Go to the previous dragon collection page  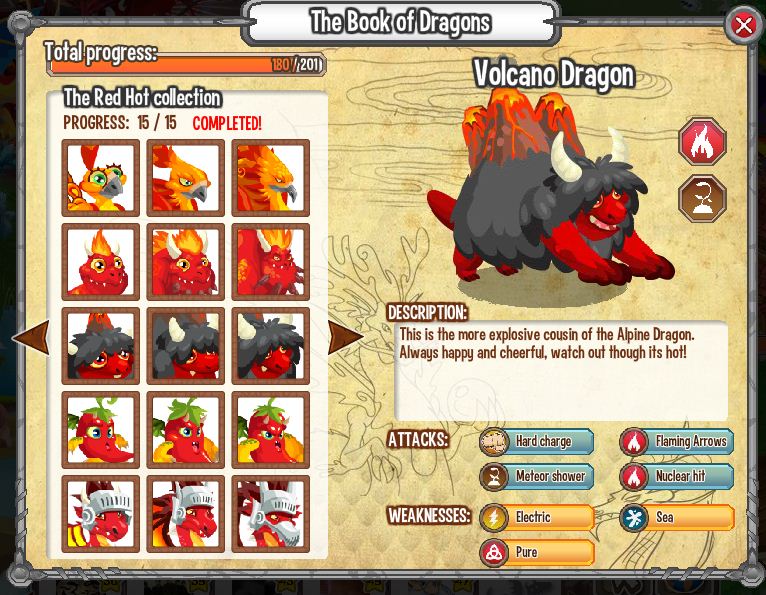pos(29,338)
